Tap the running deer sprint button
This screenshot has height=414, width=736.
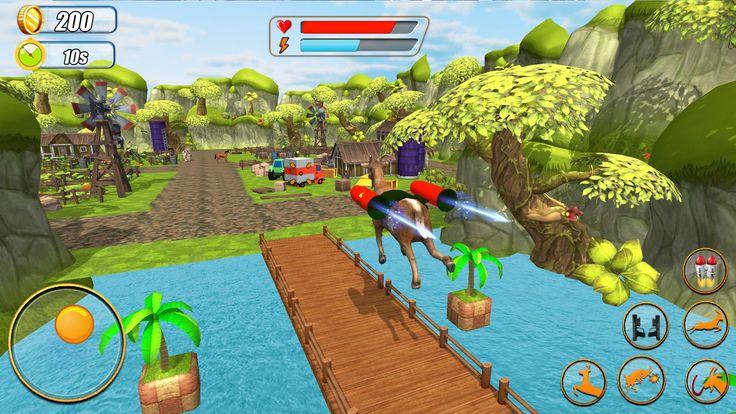pyautogui.click(x=705, y=325)
